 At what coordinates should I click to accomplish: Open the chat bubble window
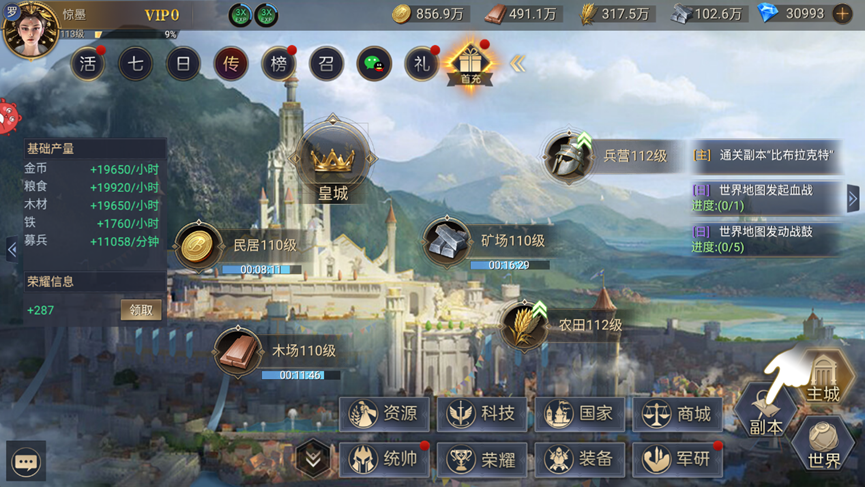[26, 461]
